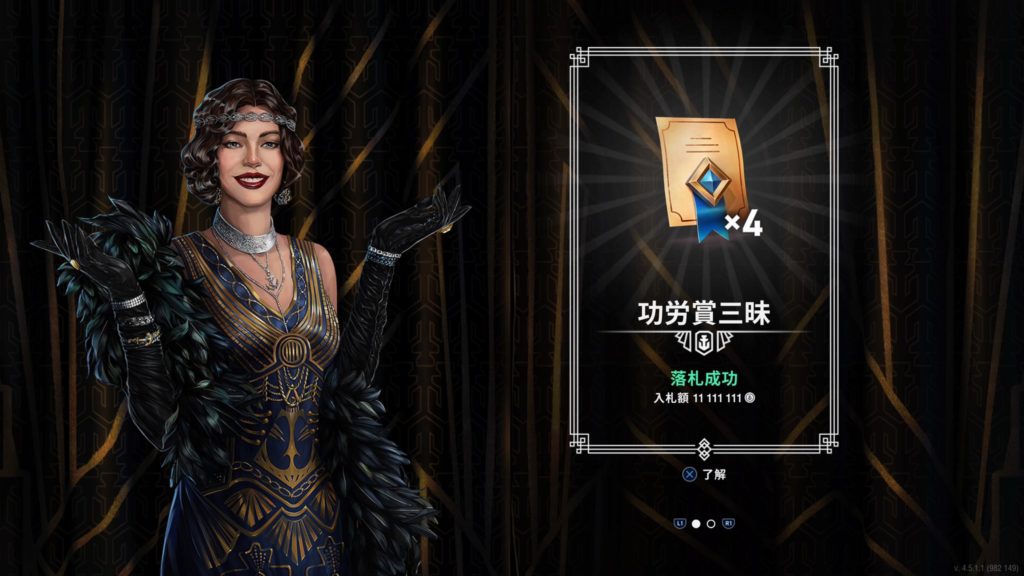Screen dimensions: 1024x576
Task: Select the first filled page indicator dot
Action: 696,523
